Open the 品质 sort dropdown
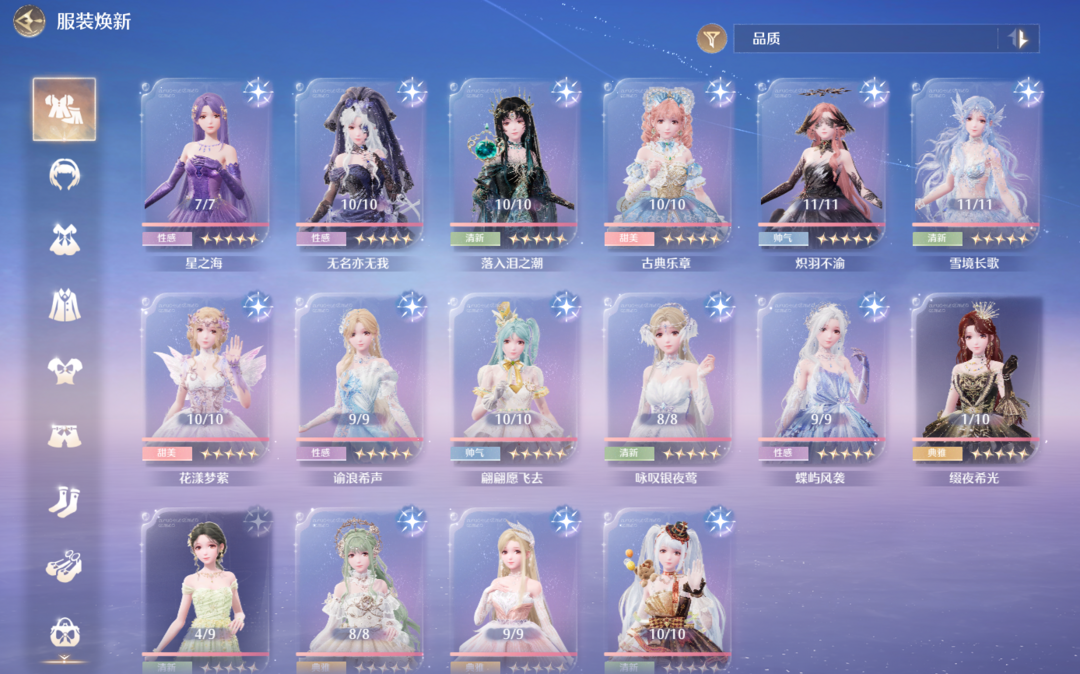 coord(865,39)
